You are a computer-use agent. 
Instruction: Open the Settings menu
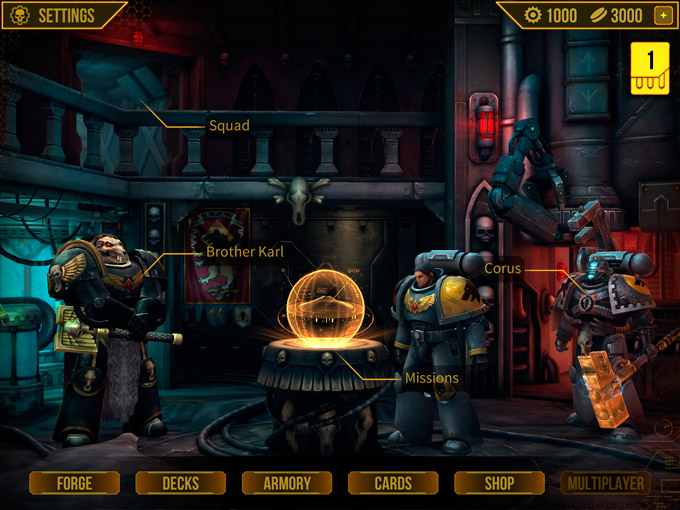56,15
